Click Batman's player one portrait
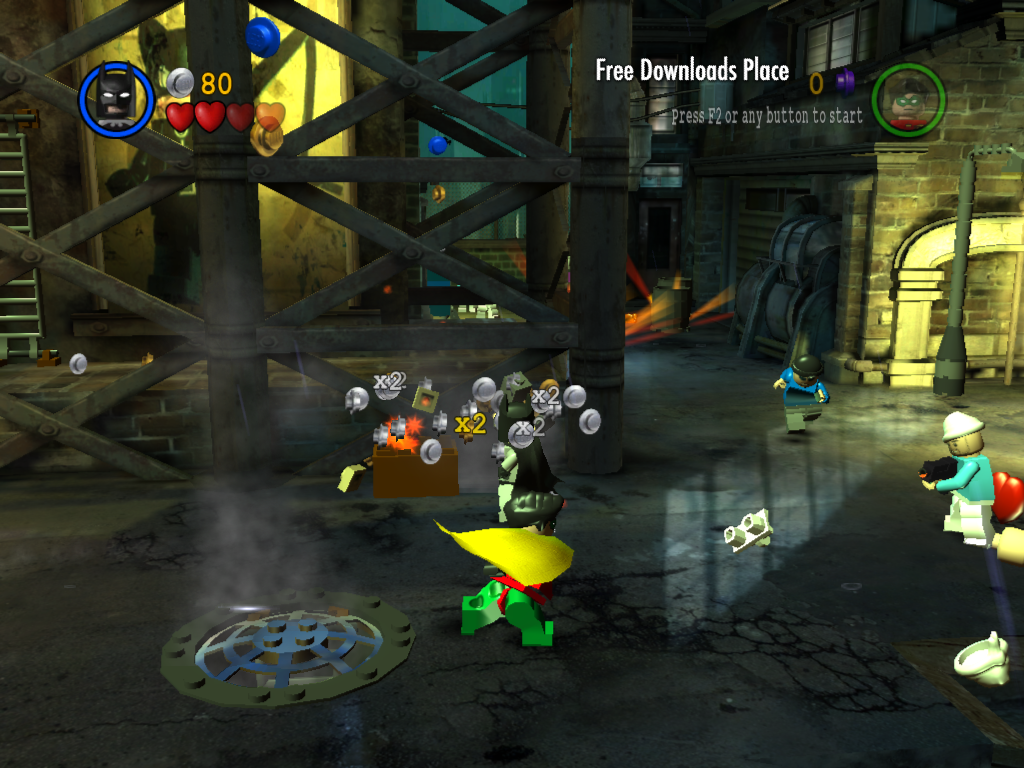The height and width of the screenshot is (768, 1024). pyautogui.click(x=117, y=99)
